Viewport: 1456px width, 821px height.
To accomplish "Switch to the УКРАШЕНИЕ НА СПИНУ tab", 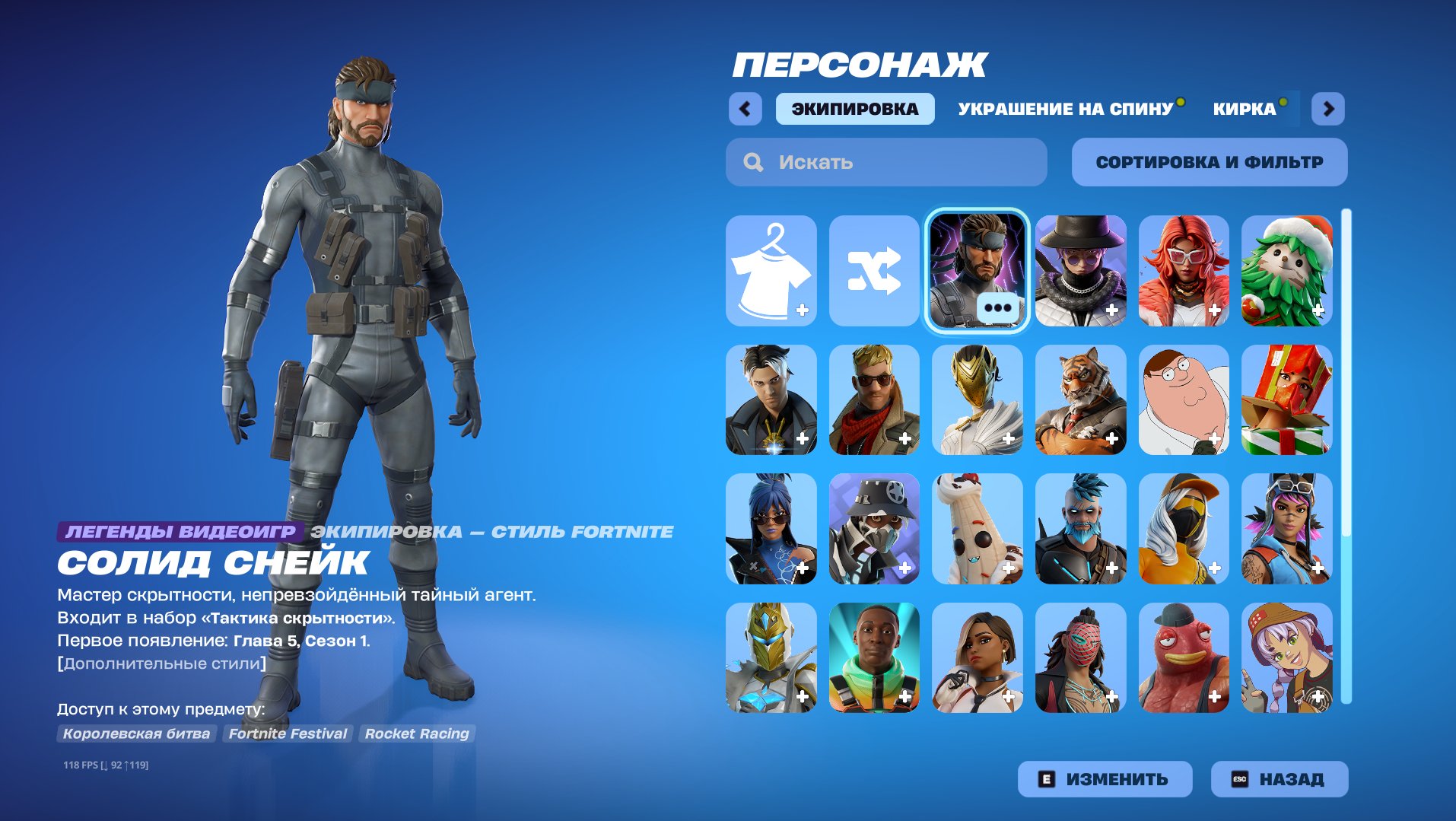I will pos(1064,108).
